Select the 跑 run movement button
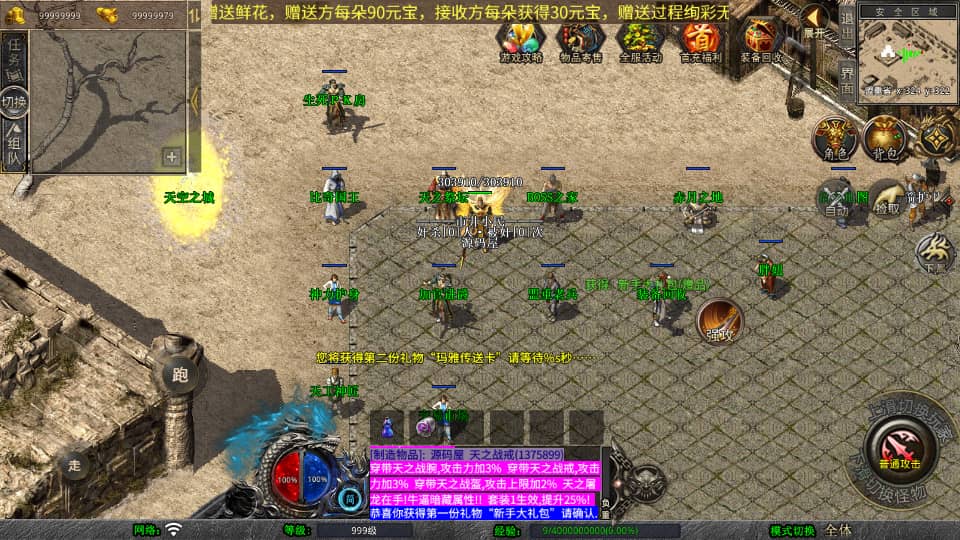This screenshot has width=960, height=540. [x=180, y=376]
